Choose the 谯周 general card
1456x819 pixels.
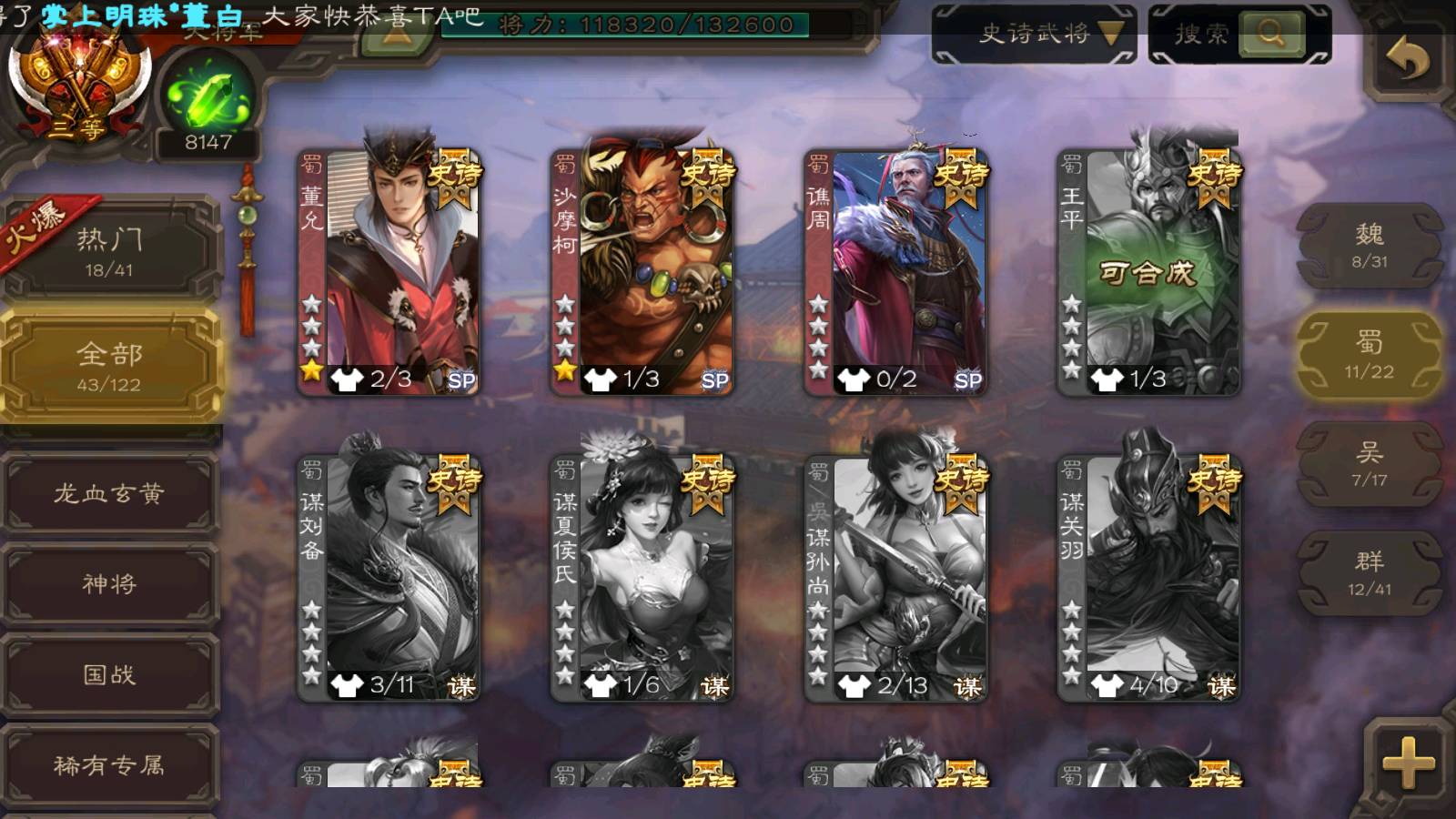click(x=895, y=271)
